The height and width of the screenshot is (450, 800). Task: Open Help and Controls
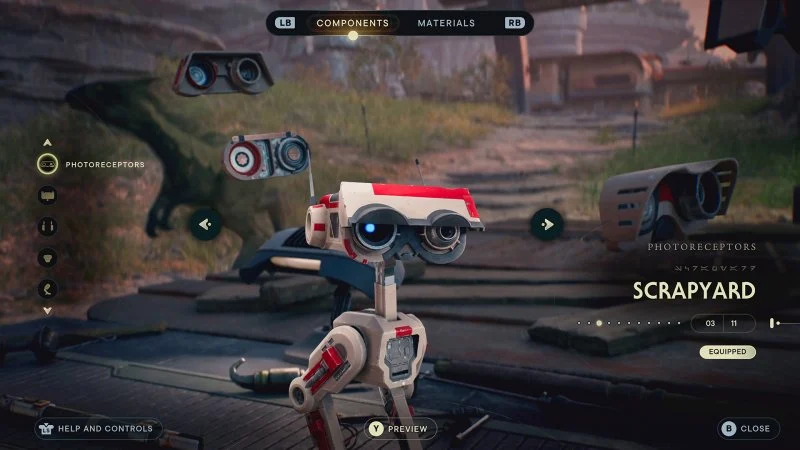click(94, 429)
